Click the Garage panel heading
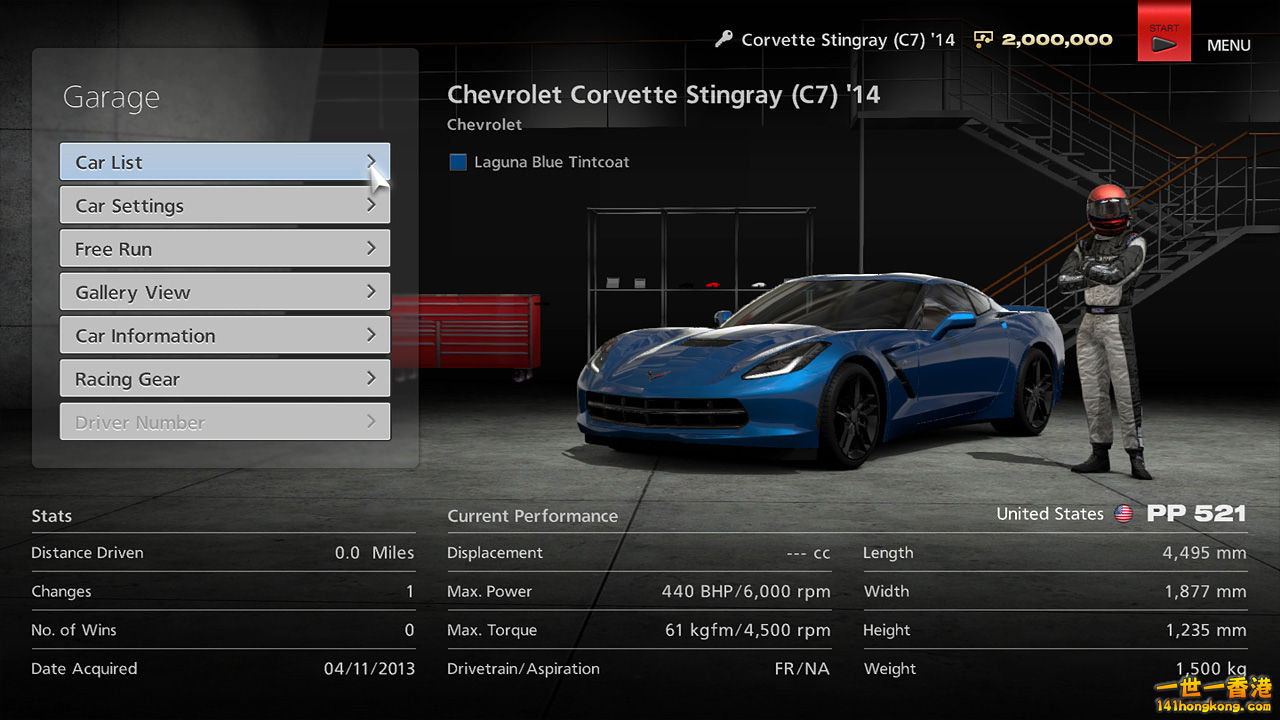The width and height of the screenshot is (1280, 720). point(111,97)
